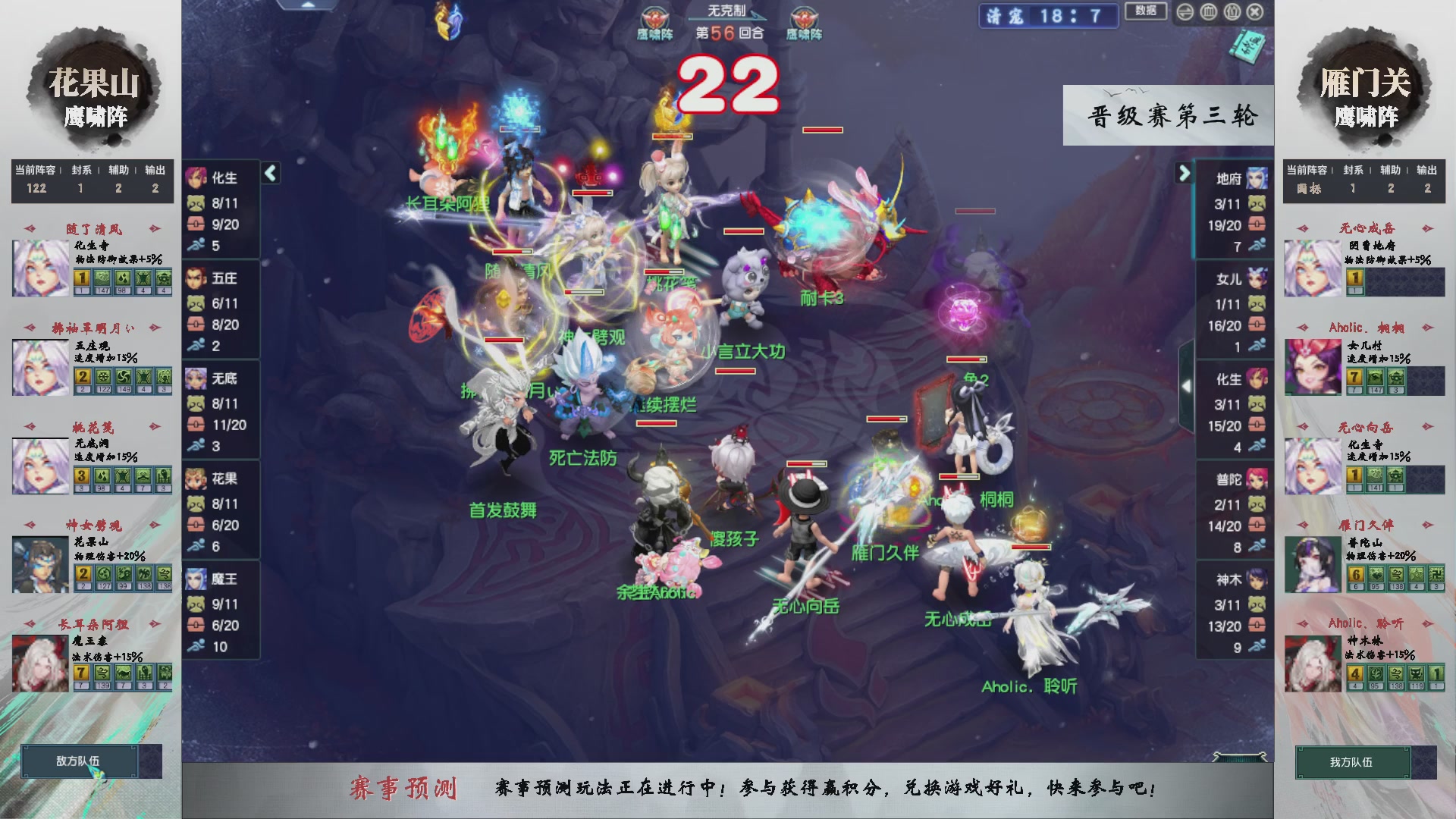Toggle the 血 health-bar visibility icon
This screenshot has width=1456, height=819.
[1210, 11]
